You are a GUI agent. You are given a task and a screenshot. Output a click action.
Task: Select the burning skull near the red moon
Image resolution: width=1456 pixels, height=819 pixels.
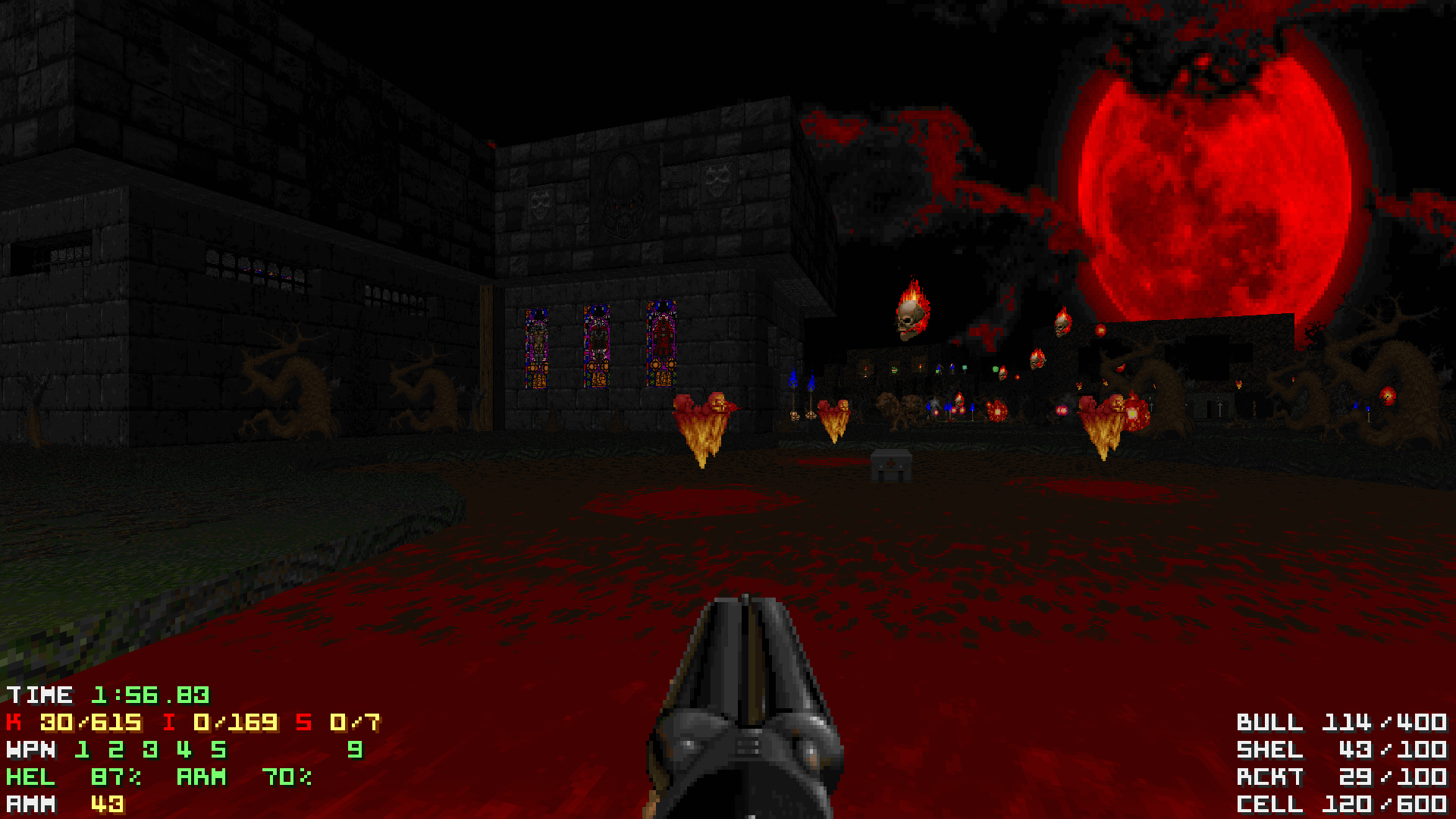click(1062, 325)
